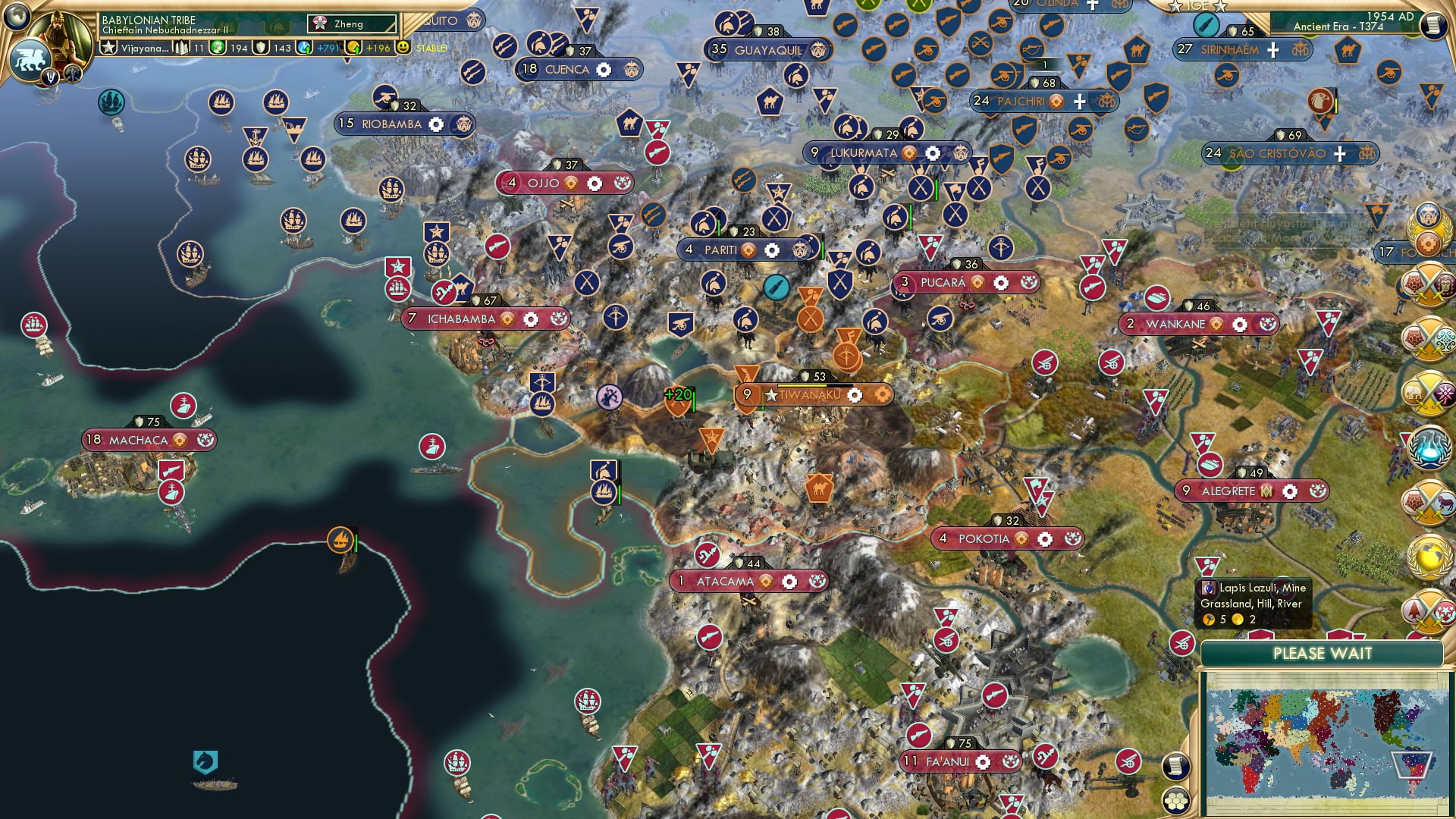The image size is (1456, 819).
Task: Open the golden globe notification
Action: click(1429, 557)
